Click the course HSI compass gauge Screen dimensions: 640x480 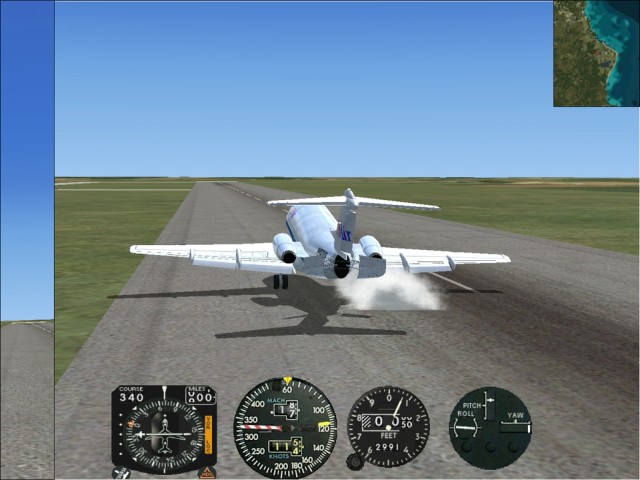tap(163, 429)
